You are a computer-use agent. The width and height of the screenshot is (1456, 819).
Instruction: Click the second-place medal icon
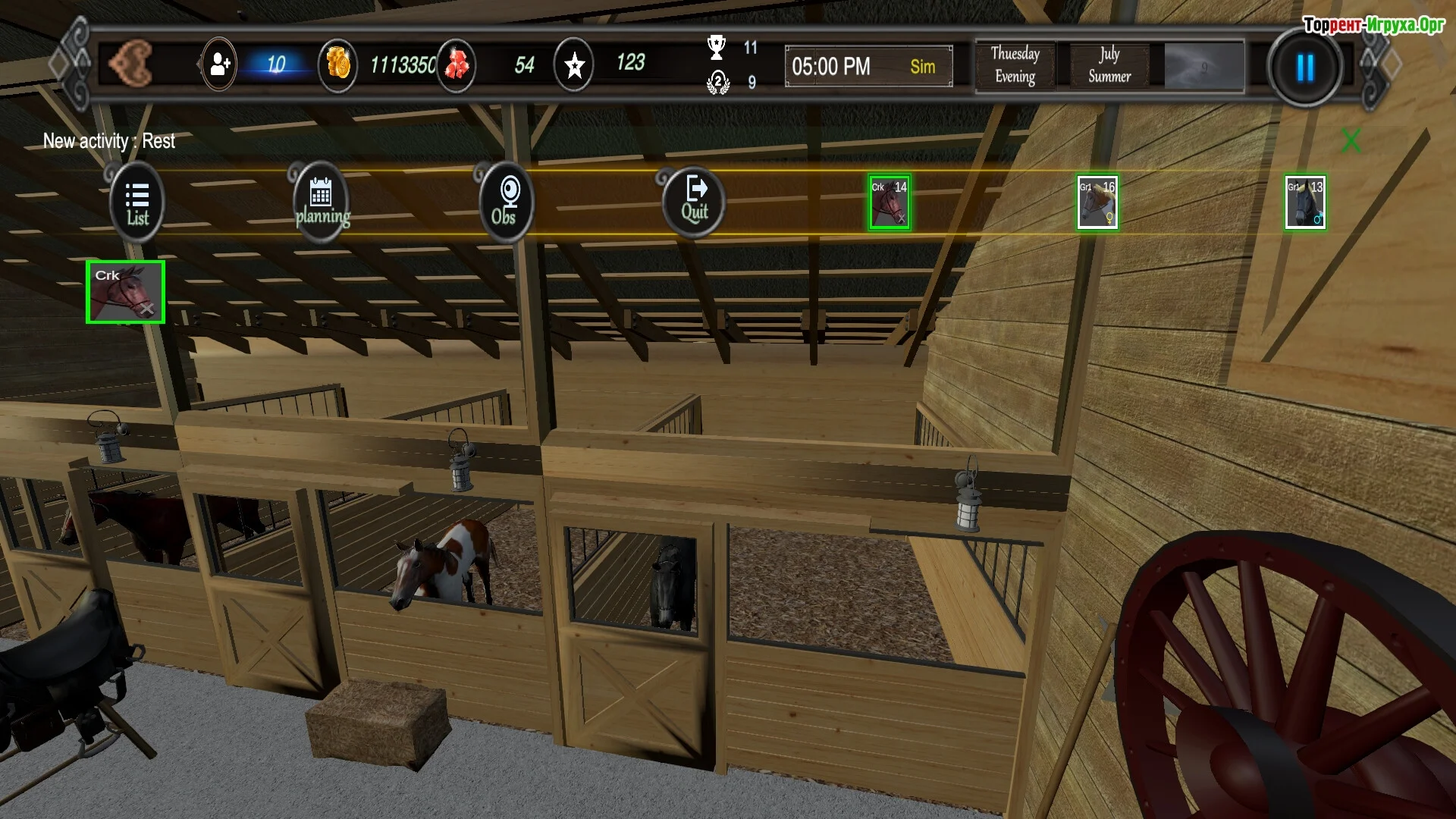pos(717,82)
